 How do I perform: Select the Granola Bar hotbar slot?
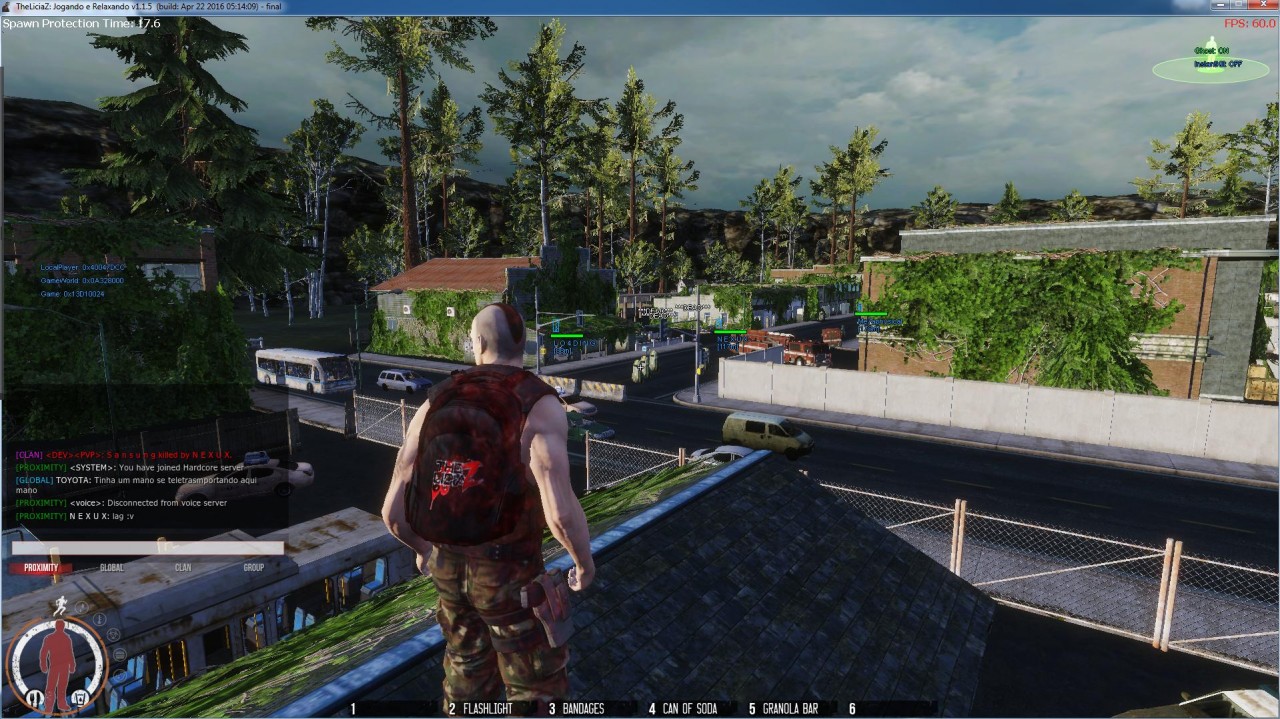pyautogui.click(x=783, y=709)
